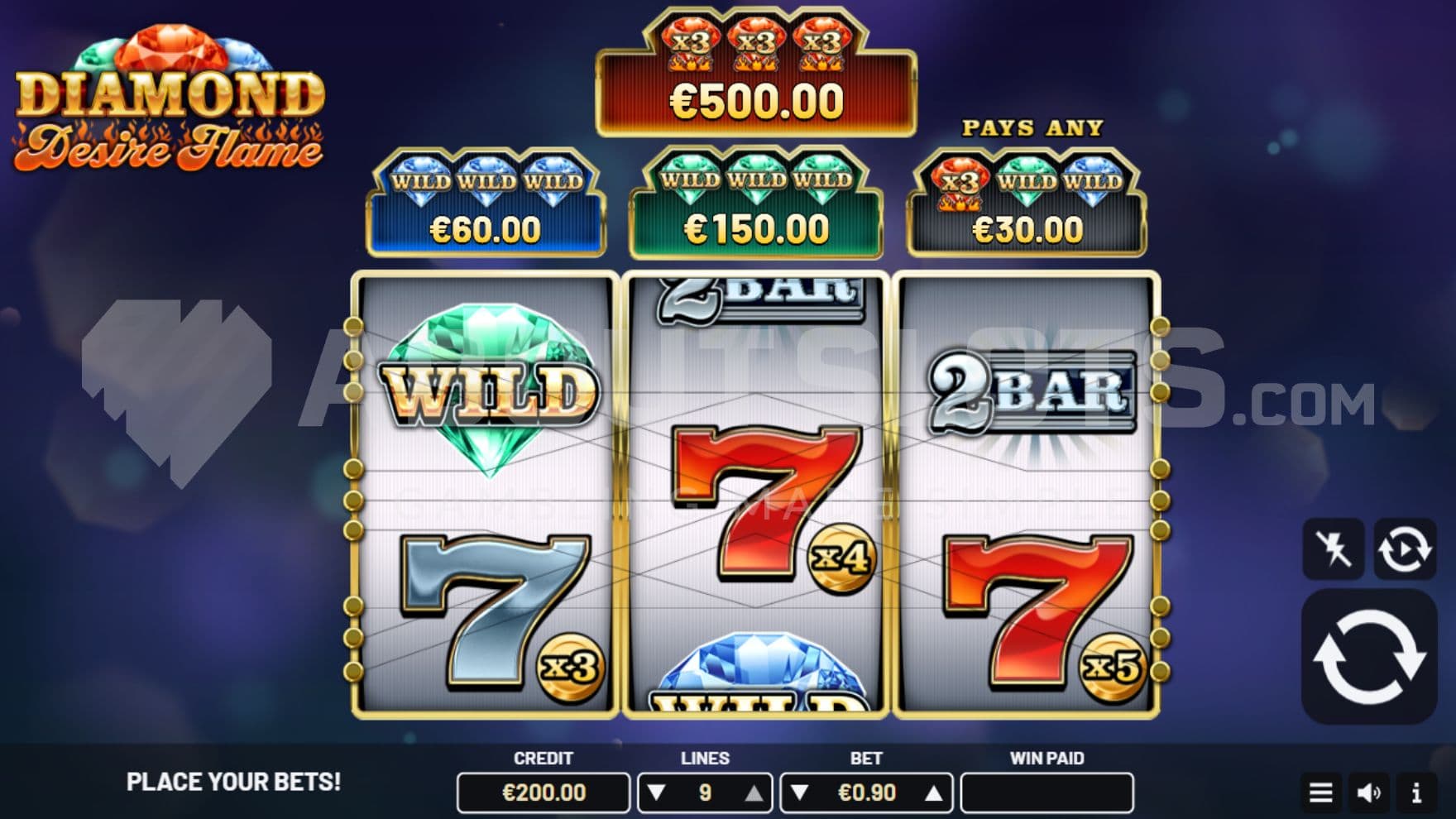Mute the game sound
This screenshot has width=1456, height=819.
(1368, 793)
